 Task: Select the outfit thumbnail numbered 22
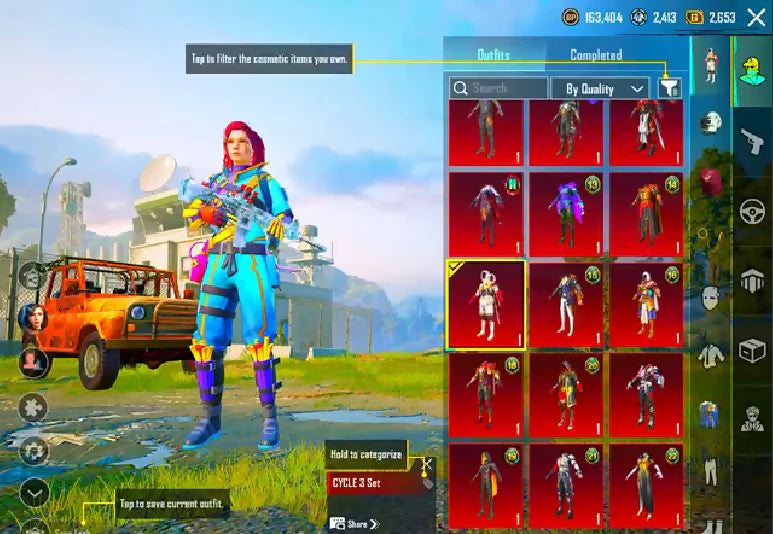[646, 486]
